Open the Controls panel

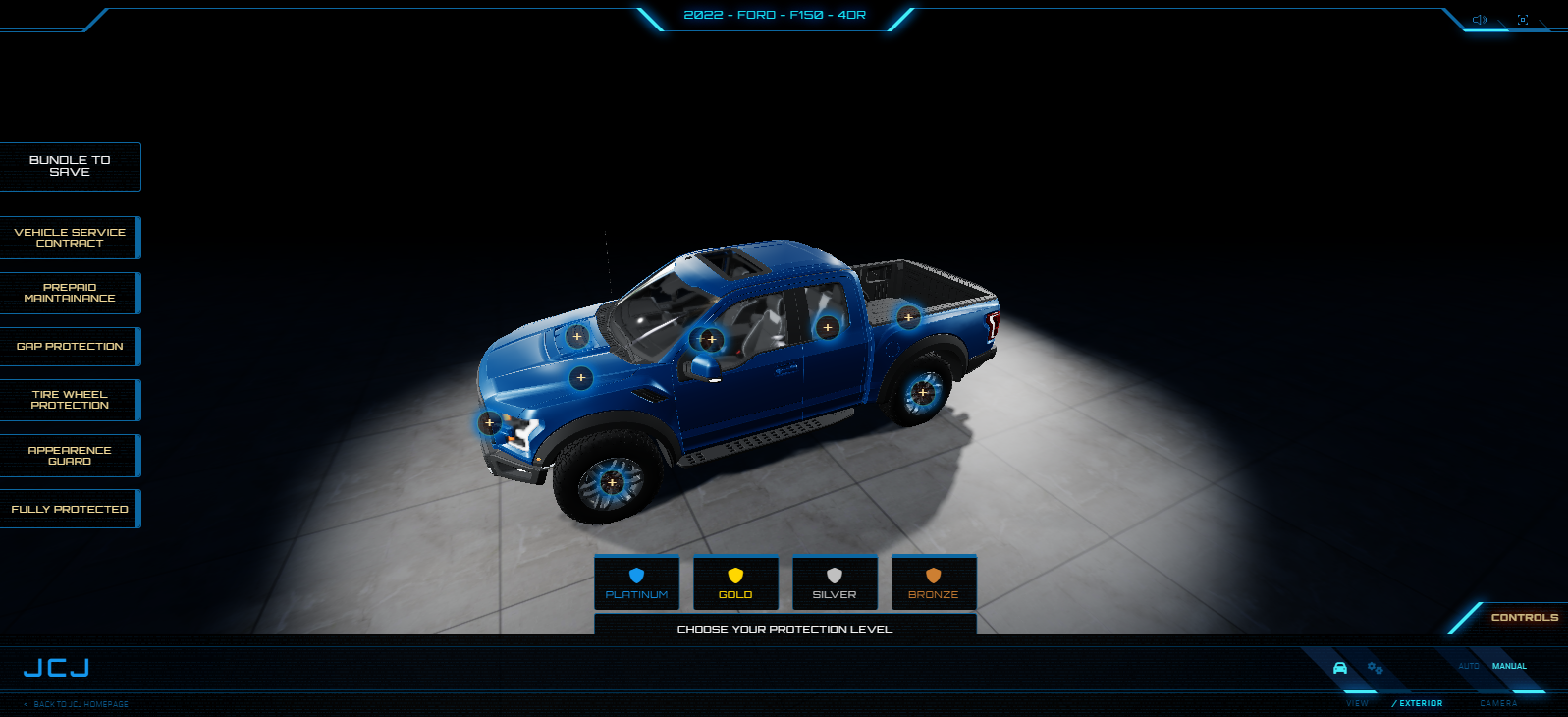point(1524,617)
